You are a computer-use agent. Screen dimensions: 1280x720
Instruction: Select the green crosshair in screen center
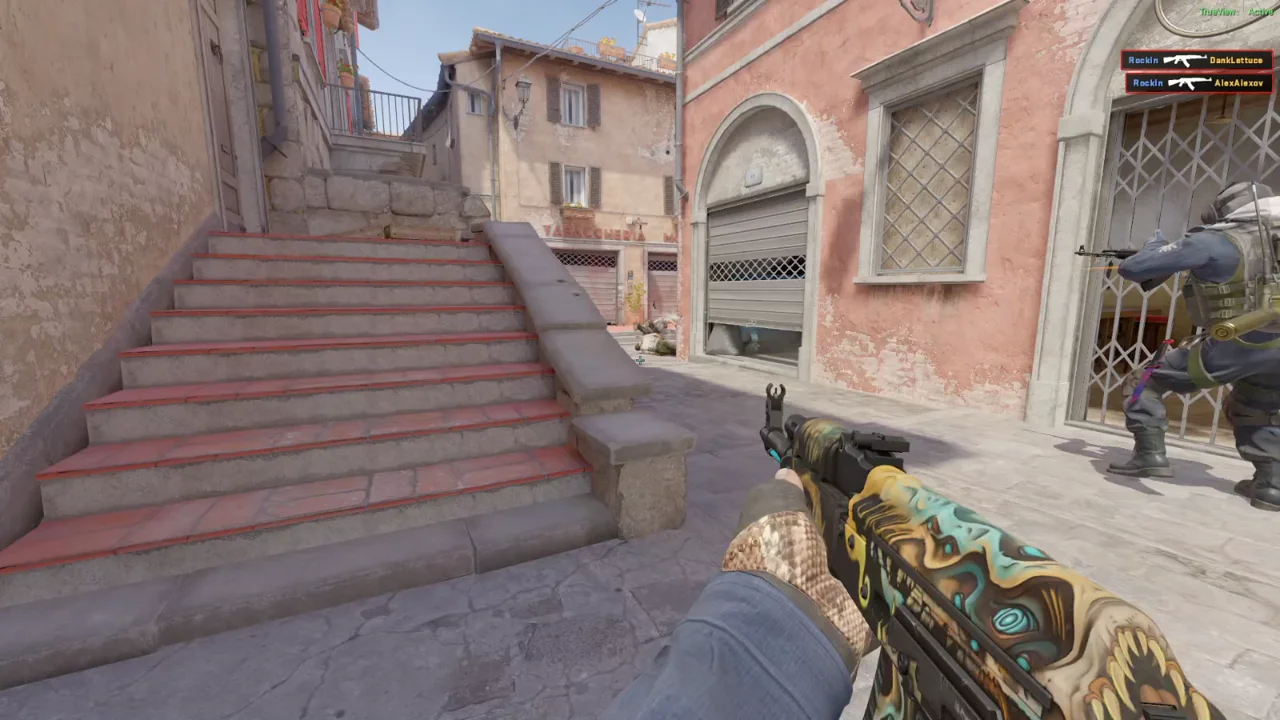click(638, 359)
